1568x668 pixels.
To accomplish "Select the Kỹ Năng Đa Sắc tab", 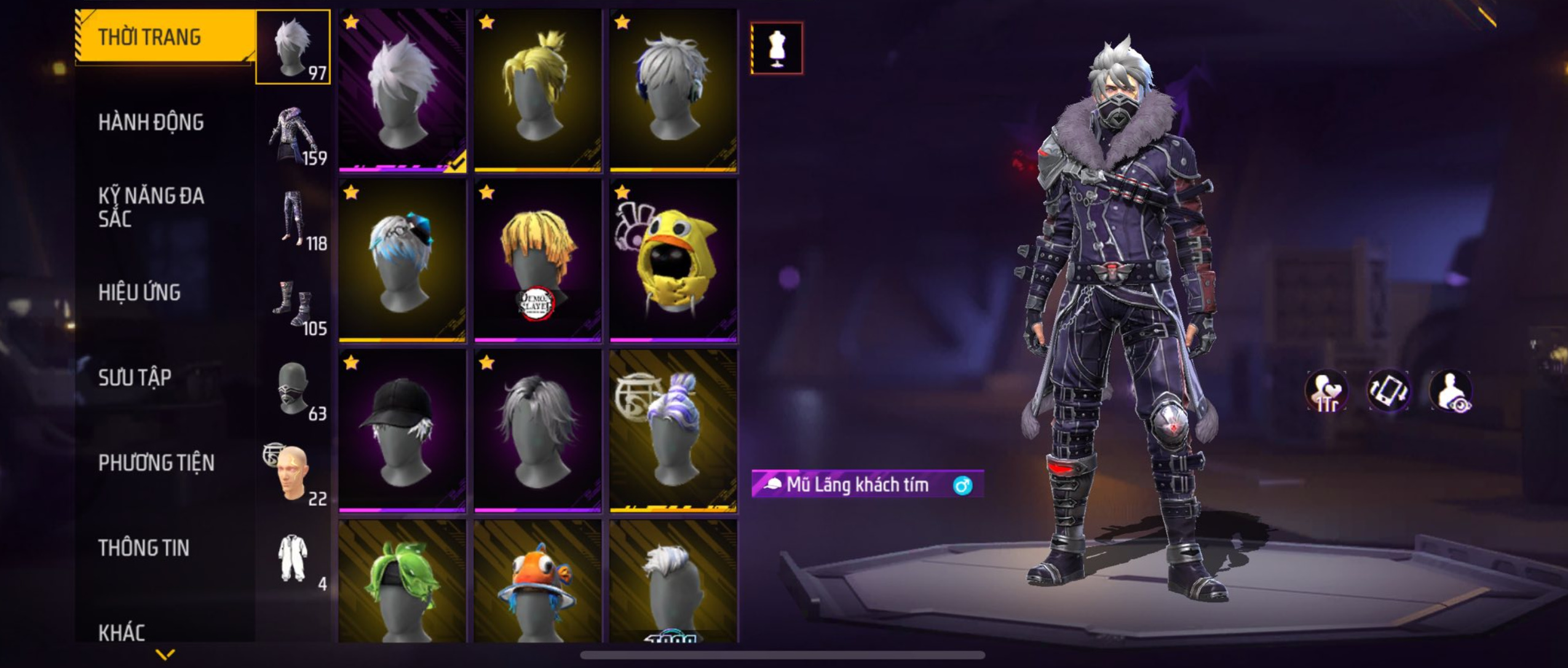I will [151, 207].
